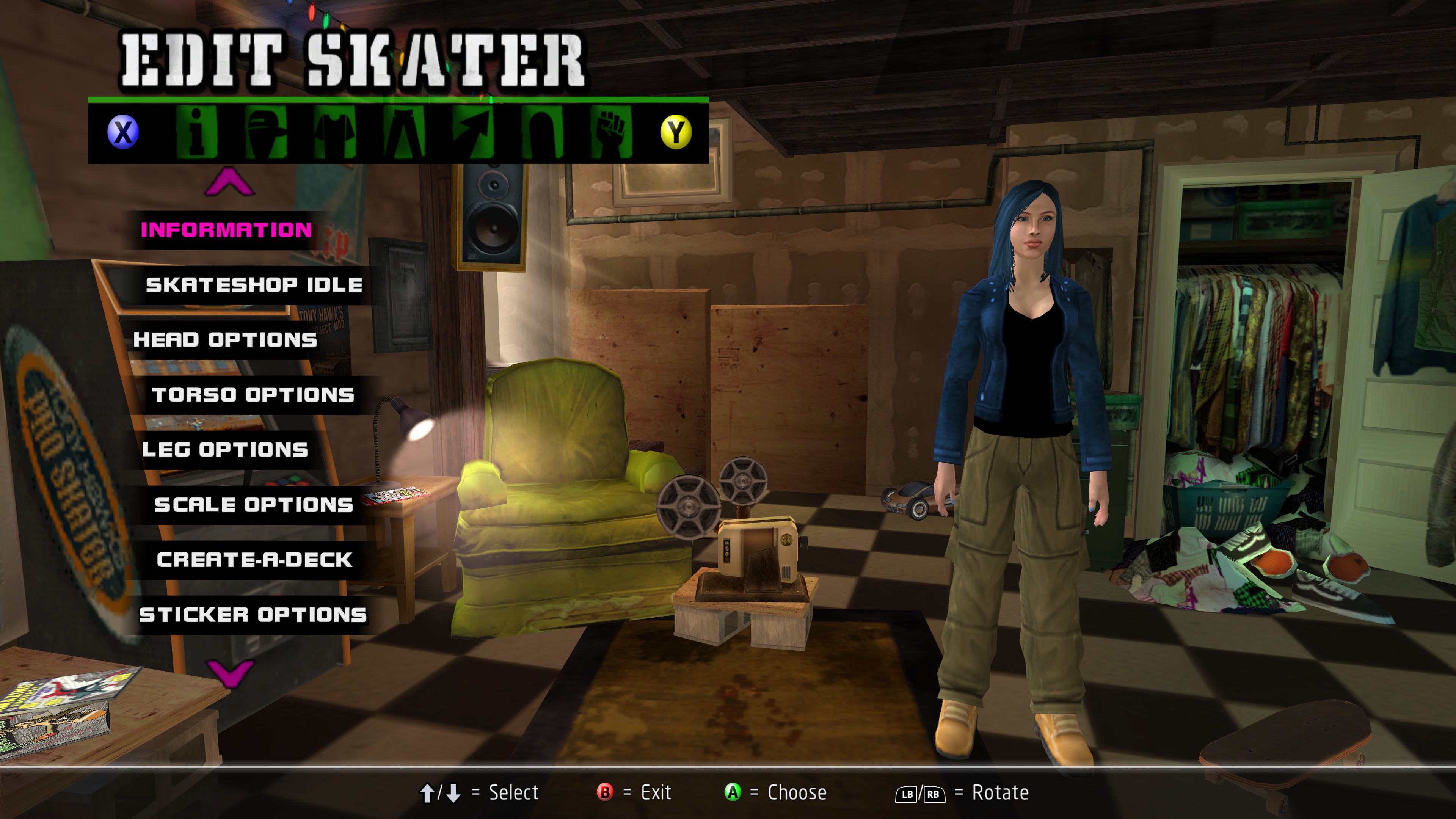The width and height of the screenshot is (1456, 819).
Task: Switch to the cap-wearing head tab
Action: [266, 132]
